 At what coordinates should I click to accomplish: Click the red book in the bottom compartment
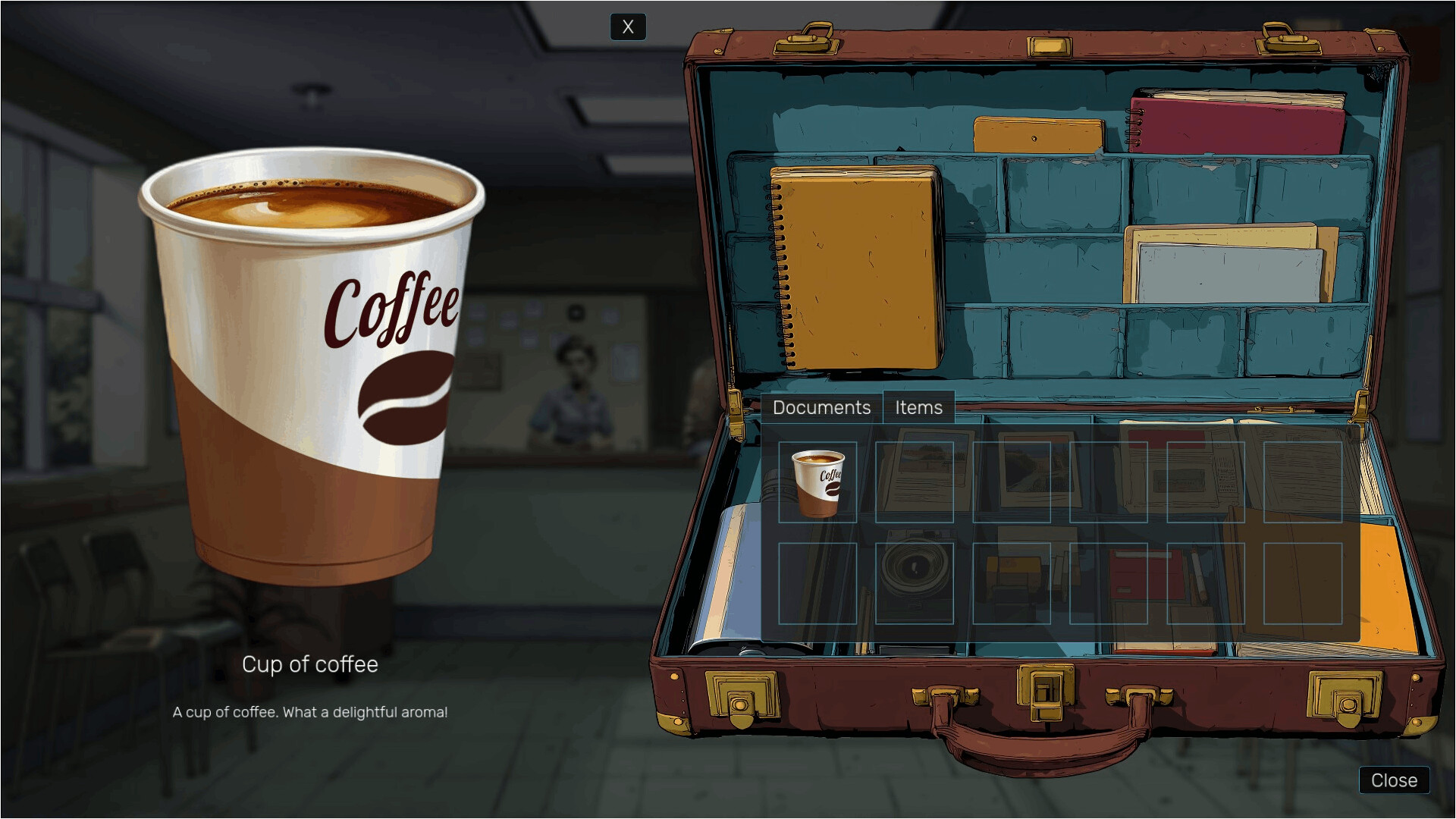pyautogui.click(x=1147, y=573)
